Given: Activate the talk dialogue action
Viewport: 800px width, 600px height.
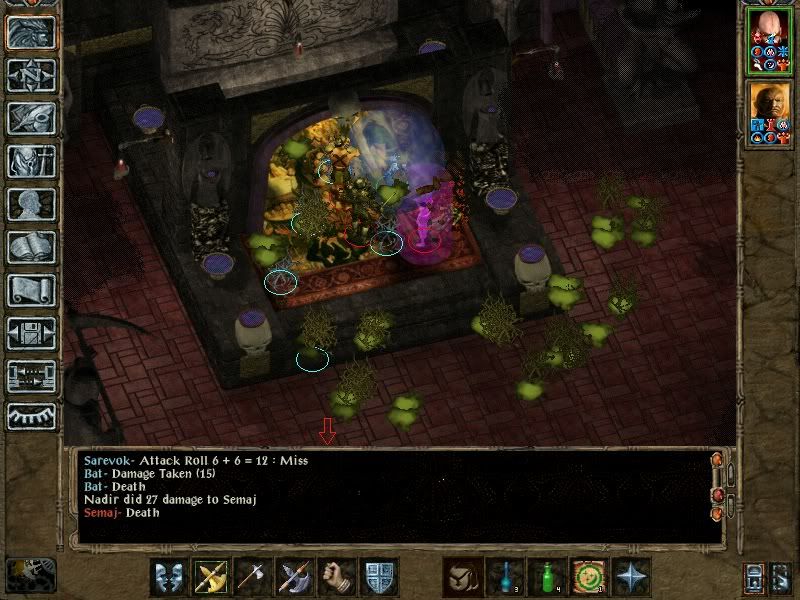Looking at the screenshot, I should [170, 577].
